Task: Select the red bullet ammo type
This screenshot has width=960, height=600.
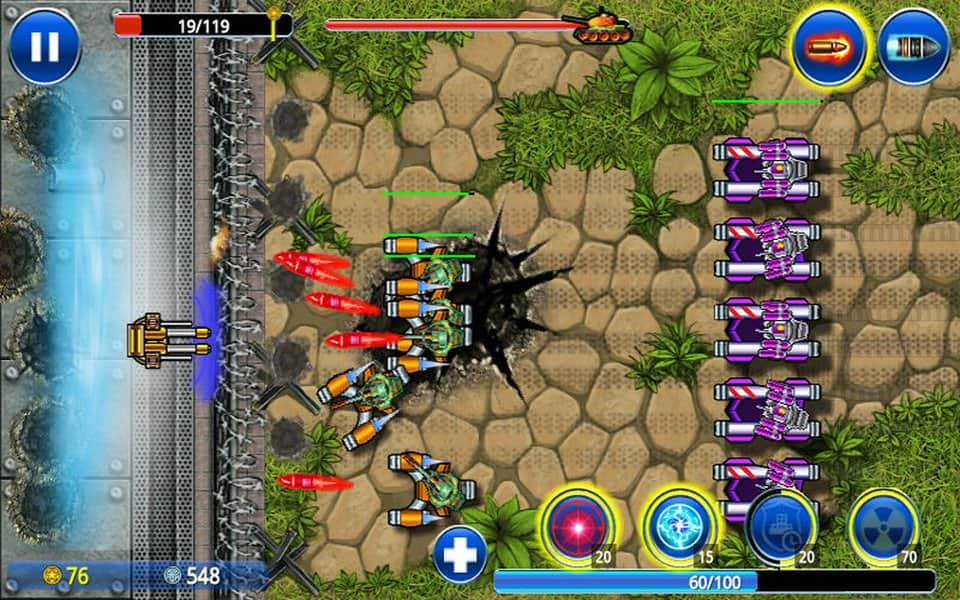Action: (x=828, y=46)
